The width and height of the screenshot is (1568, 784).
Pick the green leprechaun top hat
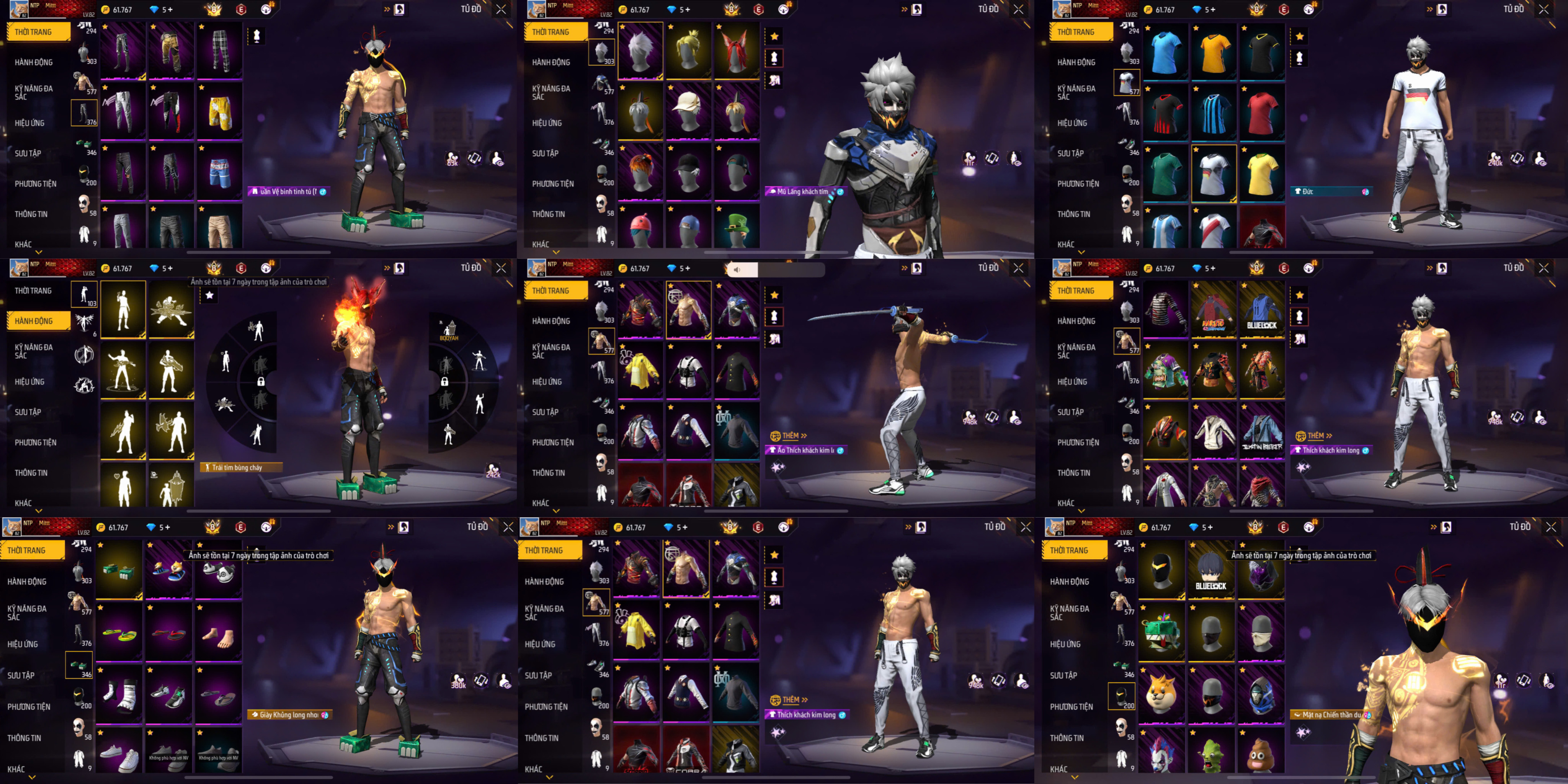click(737, 227)
